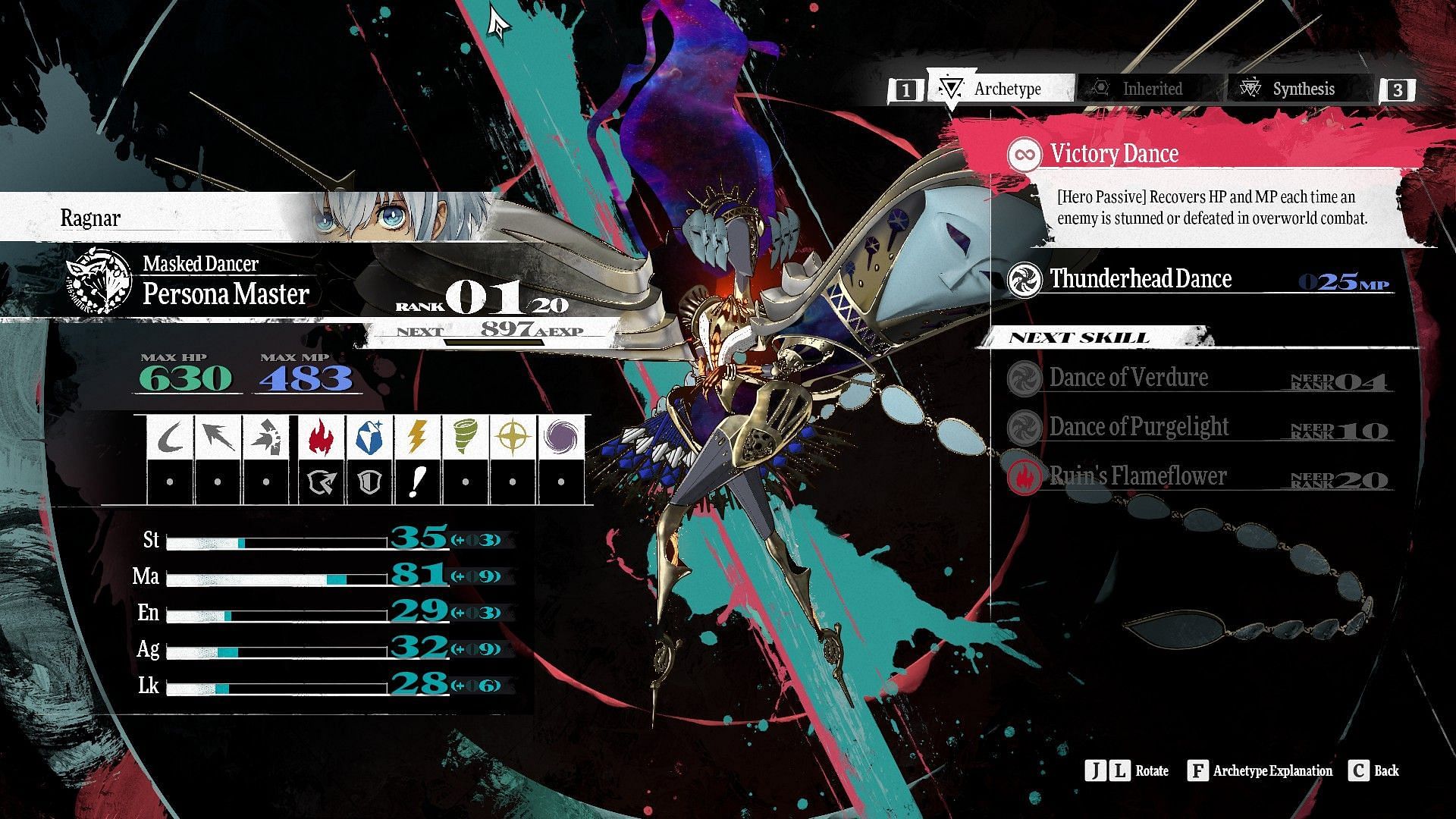Image resolution: width=1456 pixels, height=819 pixels.
Task: Select the pierce arrow affinity icon
Action: pyautogui.click(x=218, y=437)
